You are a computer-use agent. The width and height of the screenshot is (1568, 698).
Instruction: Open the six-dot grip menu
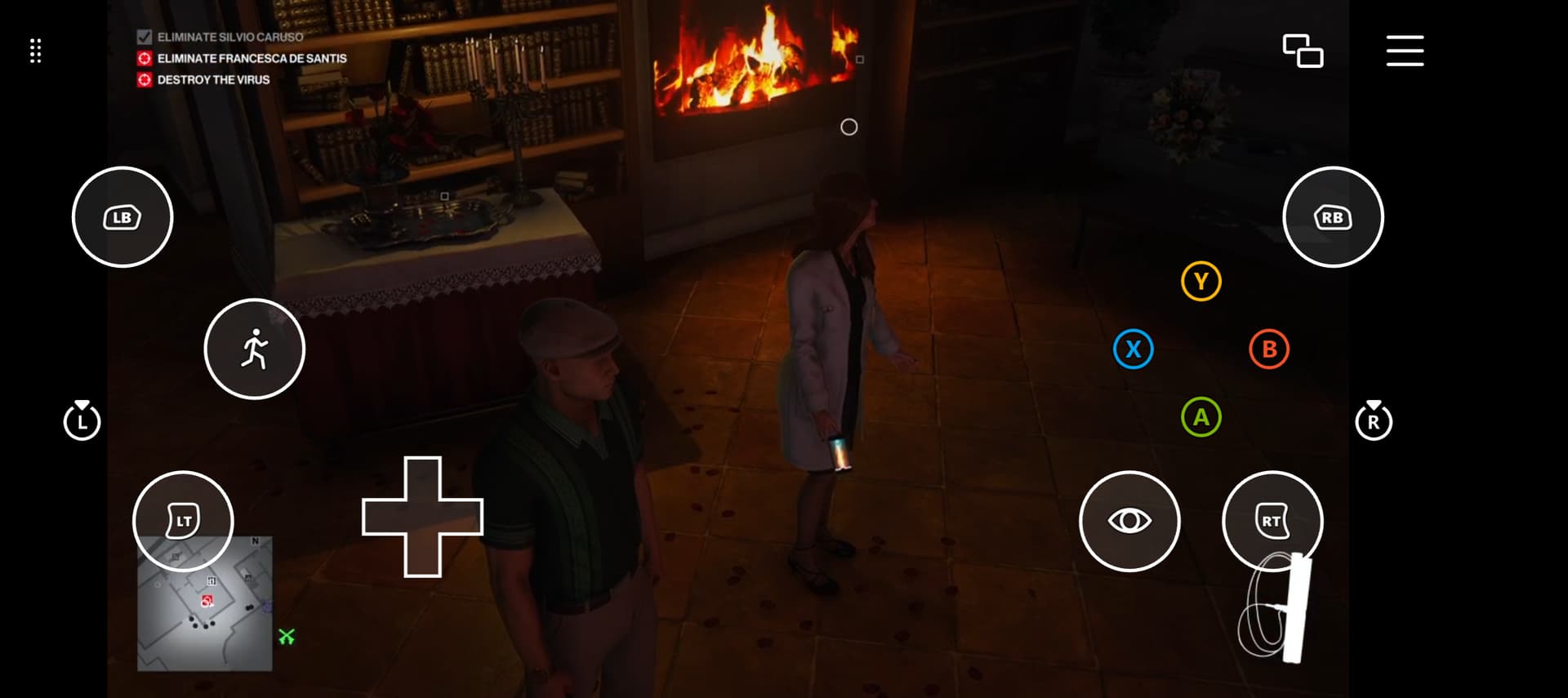tap(35, 51)
